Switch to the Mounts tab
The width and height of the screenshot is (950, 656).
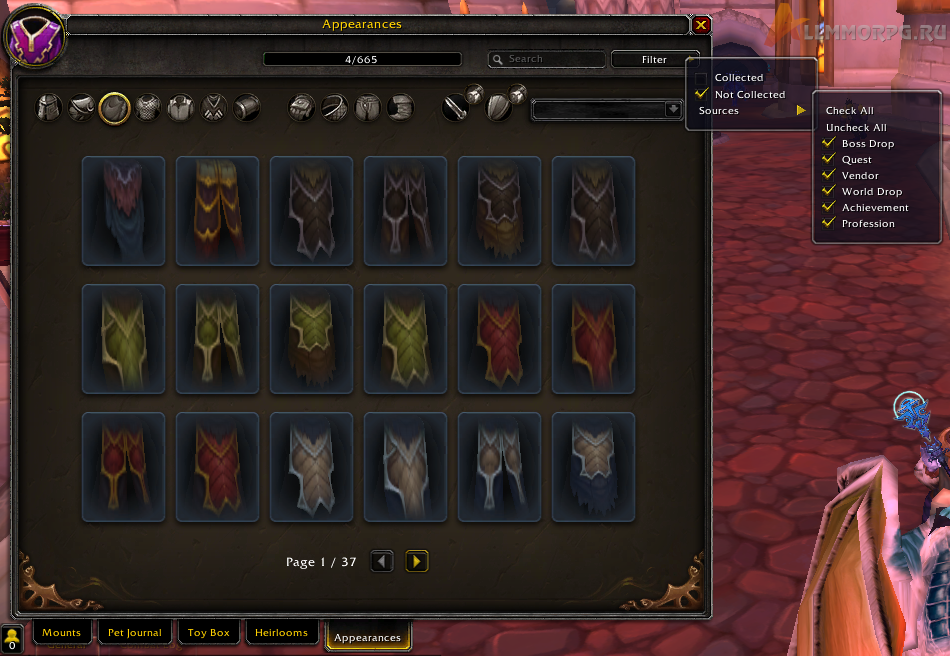(x=61, y=633)
